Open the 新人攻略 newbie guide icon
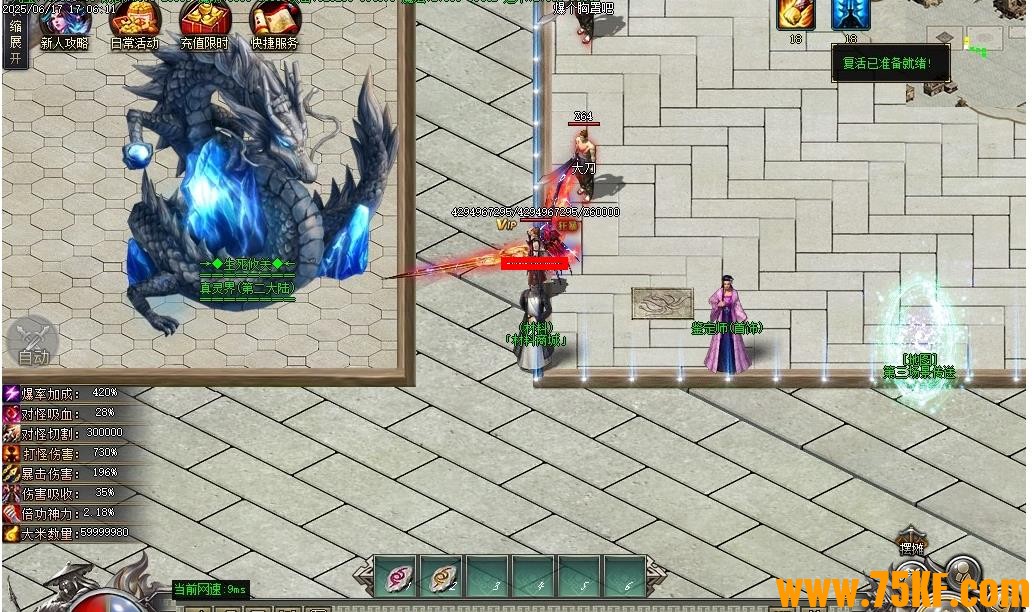 (x=65, y=22)
